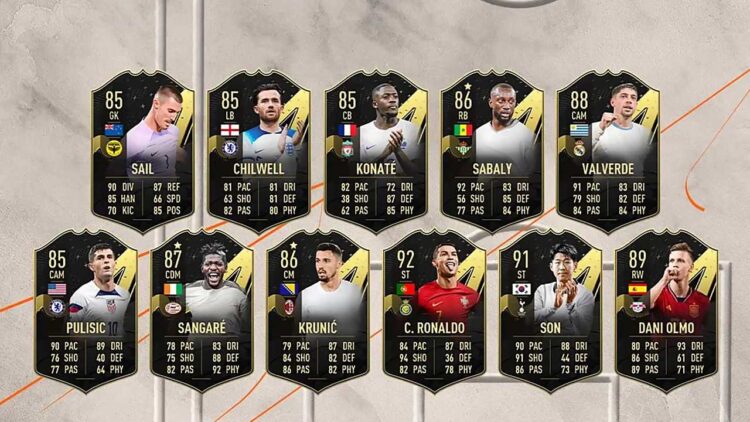Pick the Son 91 striker card
Screen dimensions: 750x422
point(550,311)
